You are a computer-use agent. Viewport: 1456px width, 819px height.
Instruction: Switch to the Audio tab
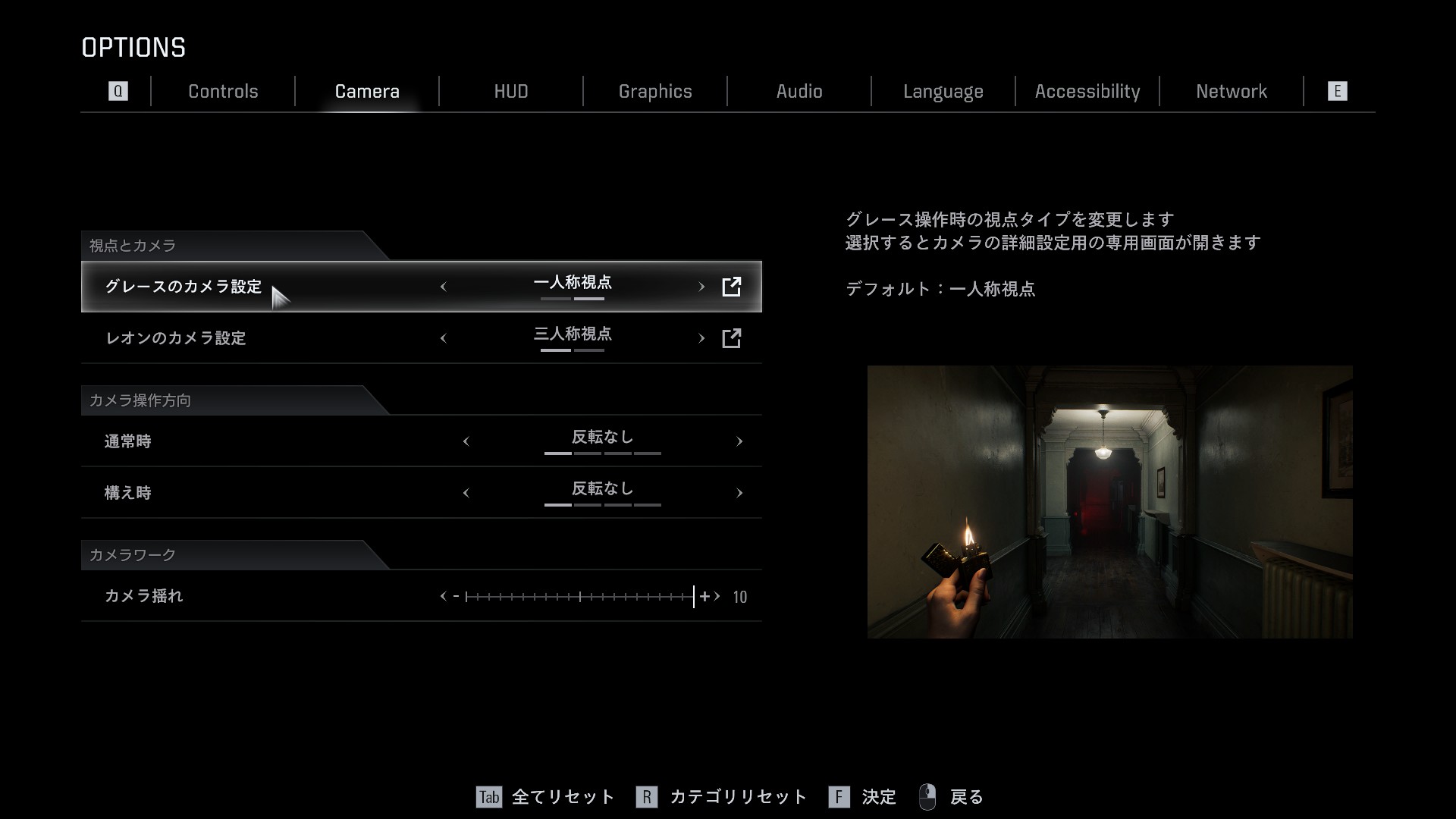[799, 91]
